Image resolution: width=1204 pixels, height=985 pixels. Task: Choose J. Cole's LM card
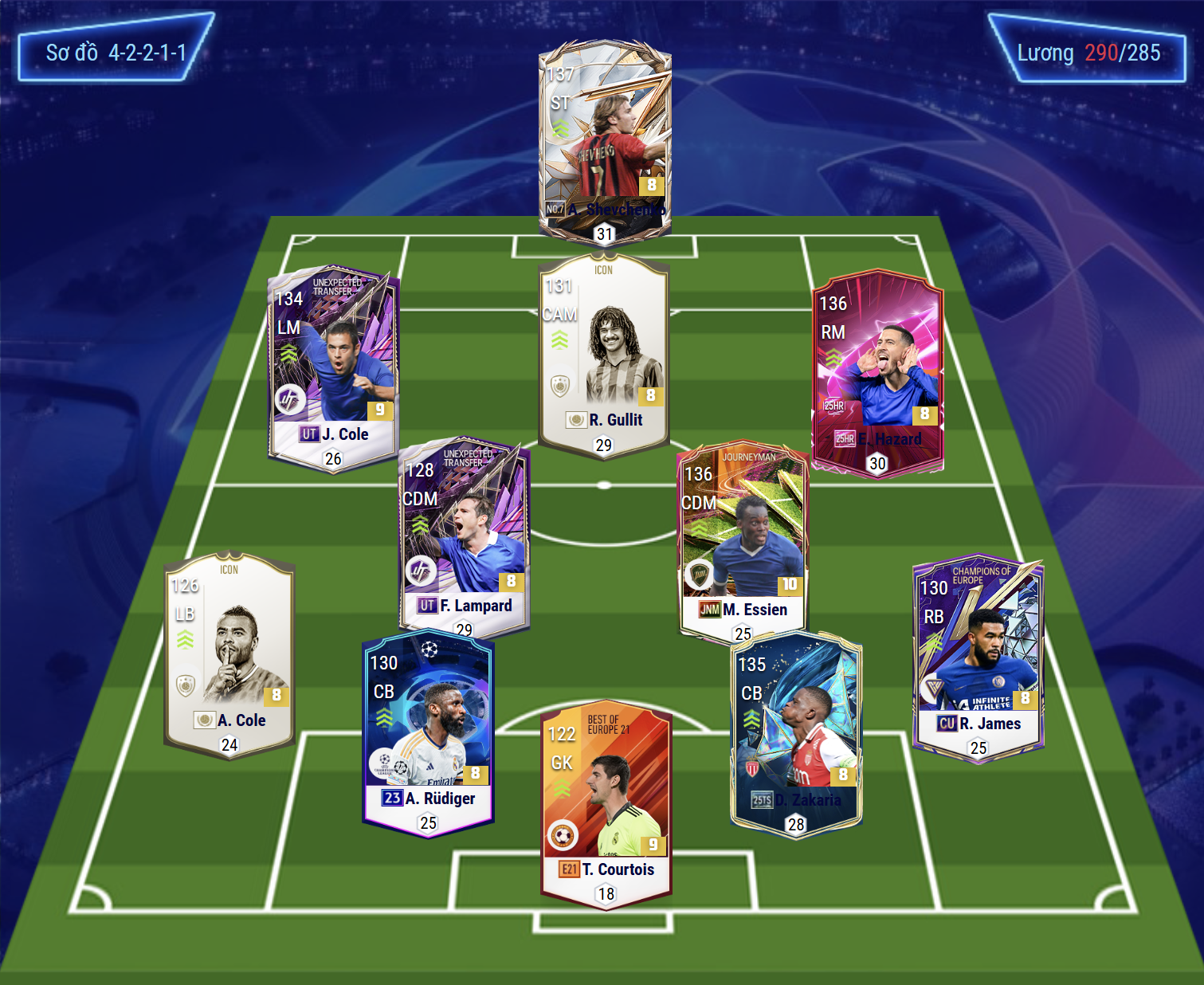(333, 368)
